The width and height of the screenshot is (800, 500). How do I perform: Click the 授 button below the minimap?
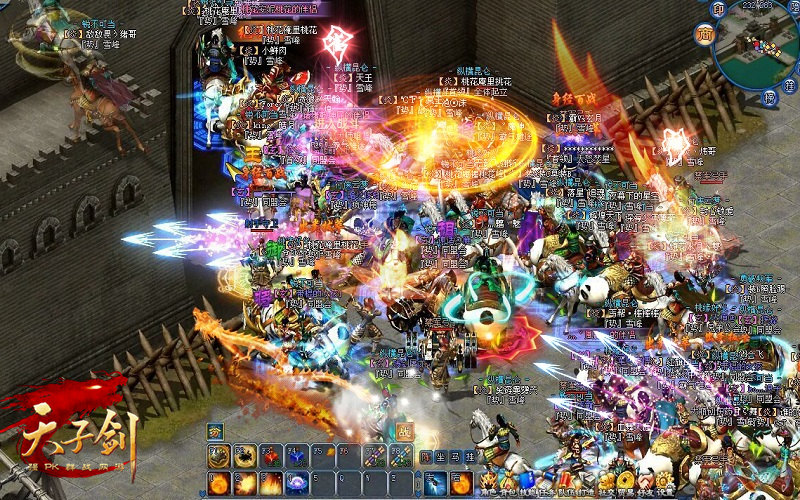[769, 97]
